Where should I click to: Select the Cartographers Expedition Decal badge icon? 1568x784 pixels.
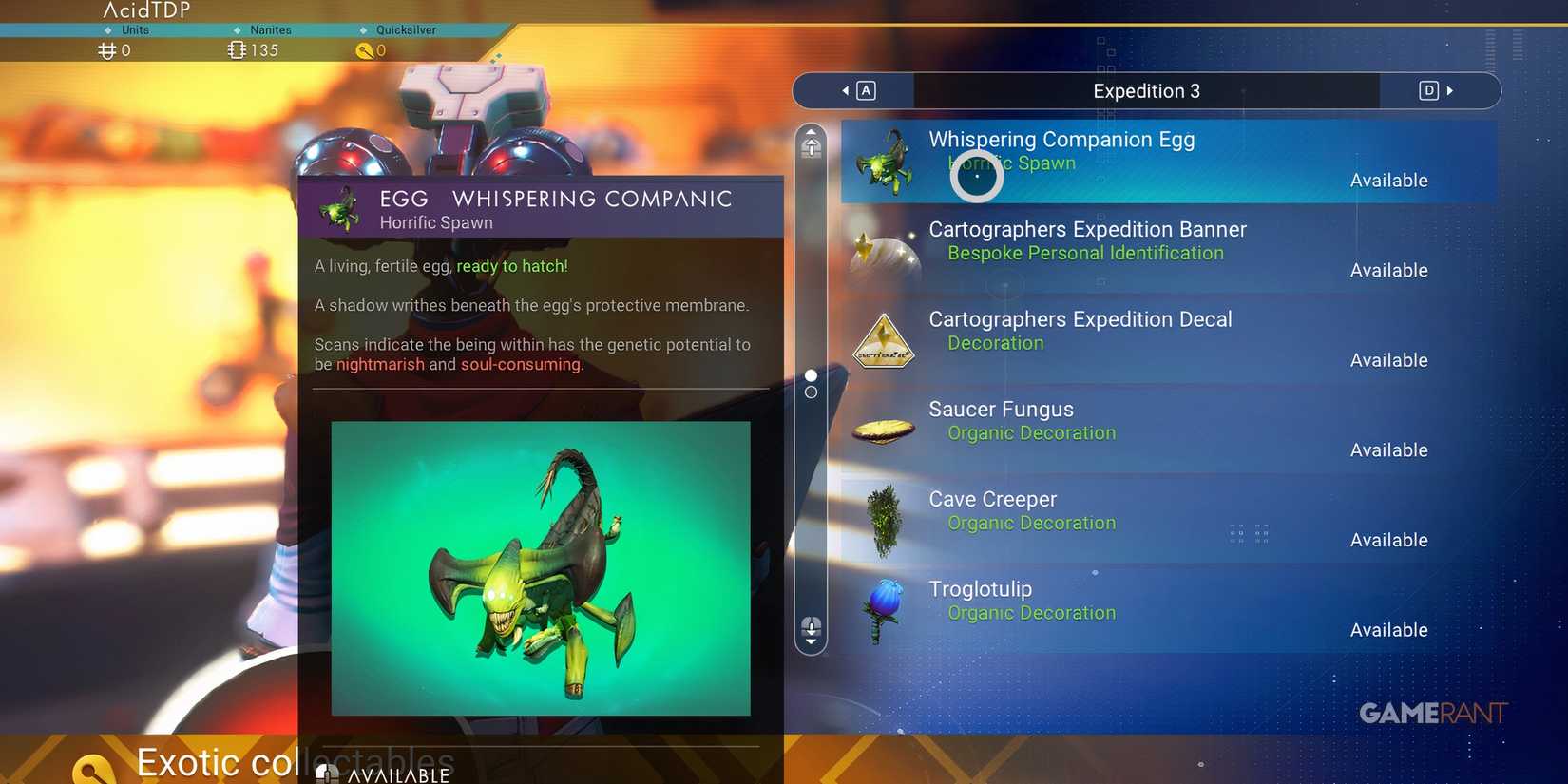tap(882, 341)
